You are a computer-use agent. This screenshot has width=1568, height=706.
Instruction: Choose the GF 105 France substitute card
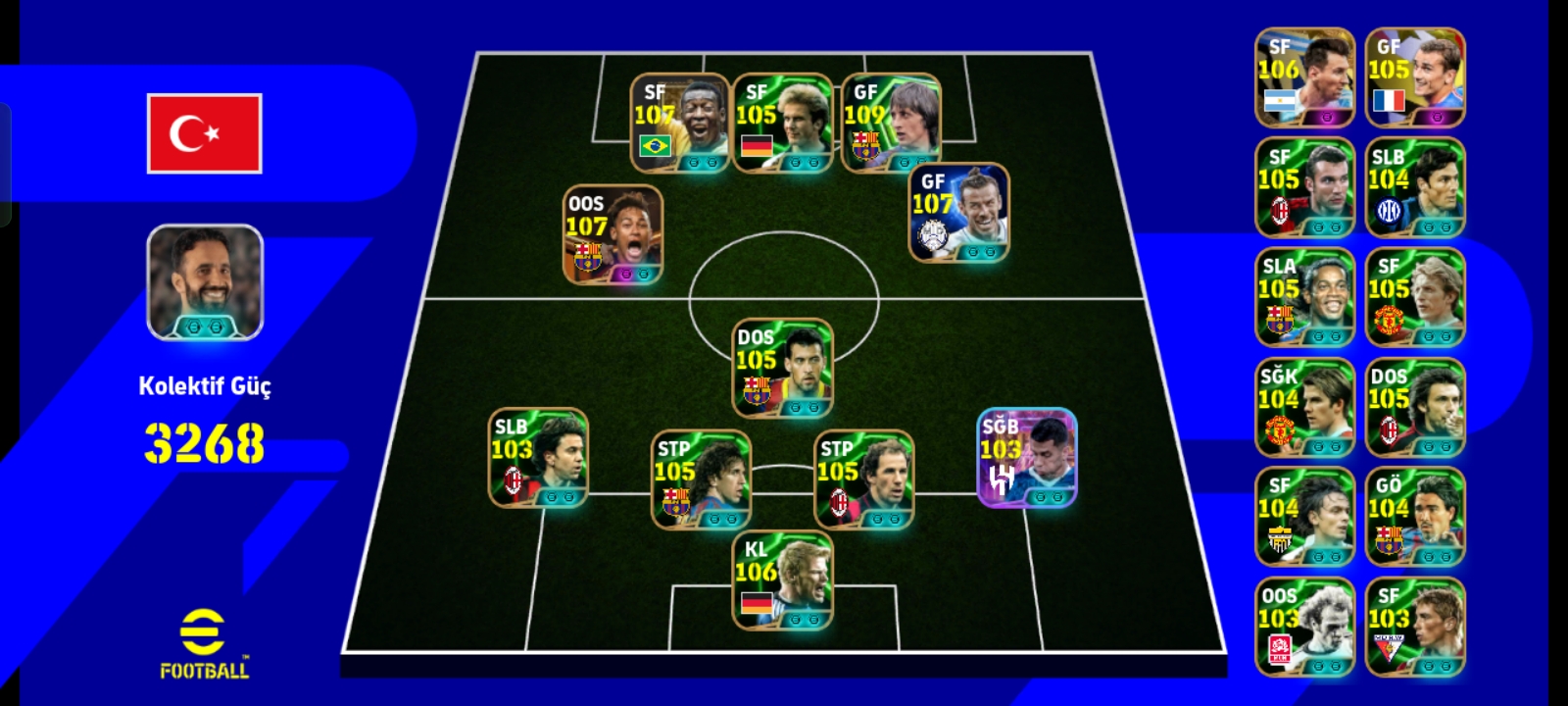tap(1414, 77)
